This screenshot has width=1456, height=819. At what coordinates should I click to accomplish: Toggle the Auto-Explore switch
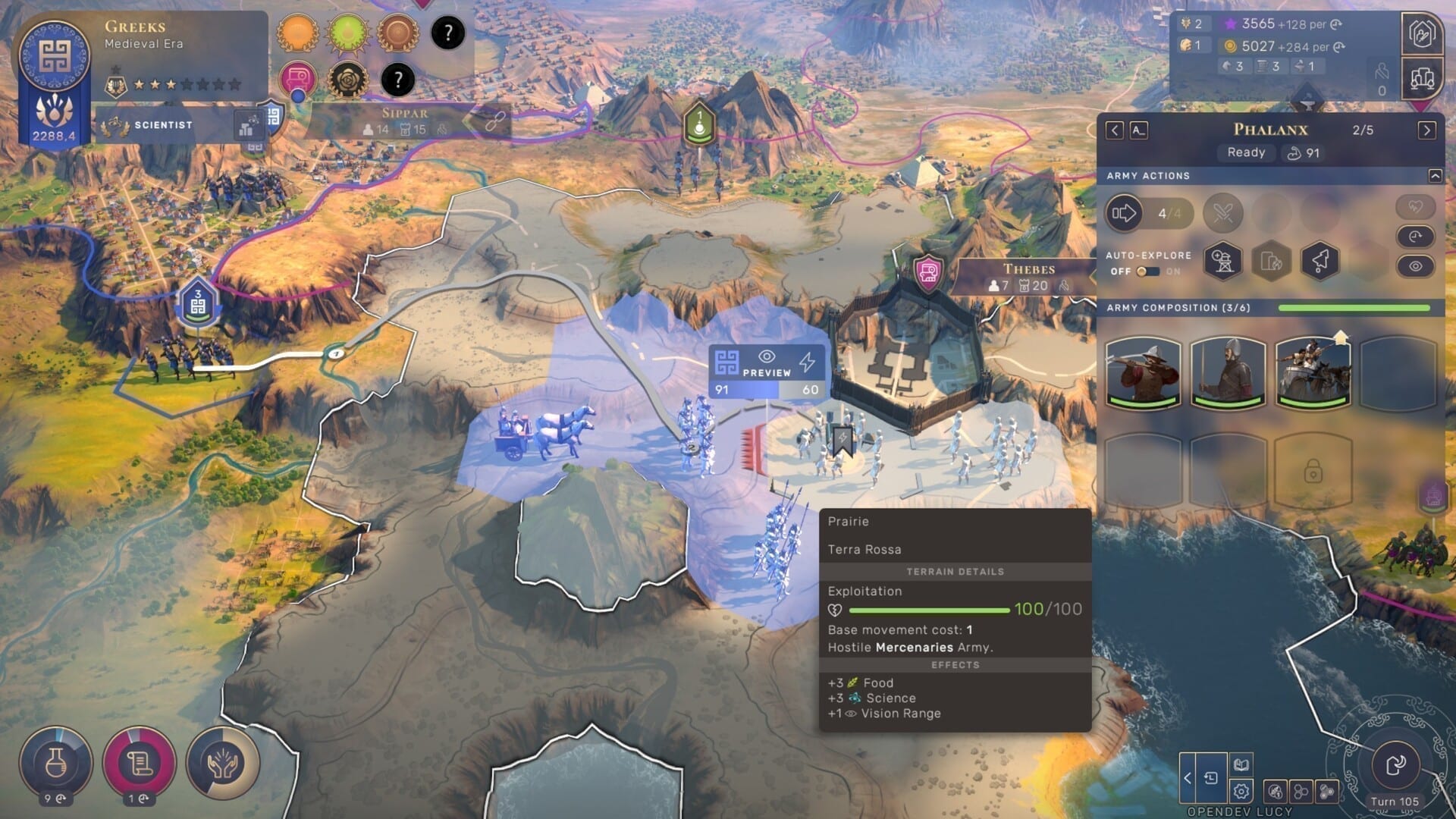point(1147,271)
